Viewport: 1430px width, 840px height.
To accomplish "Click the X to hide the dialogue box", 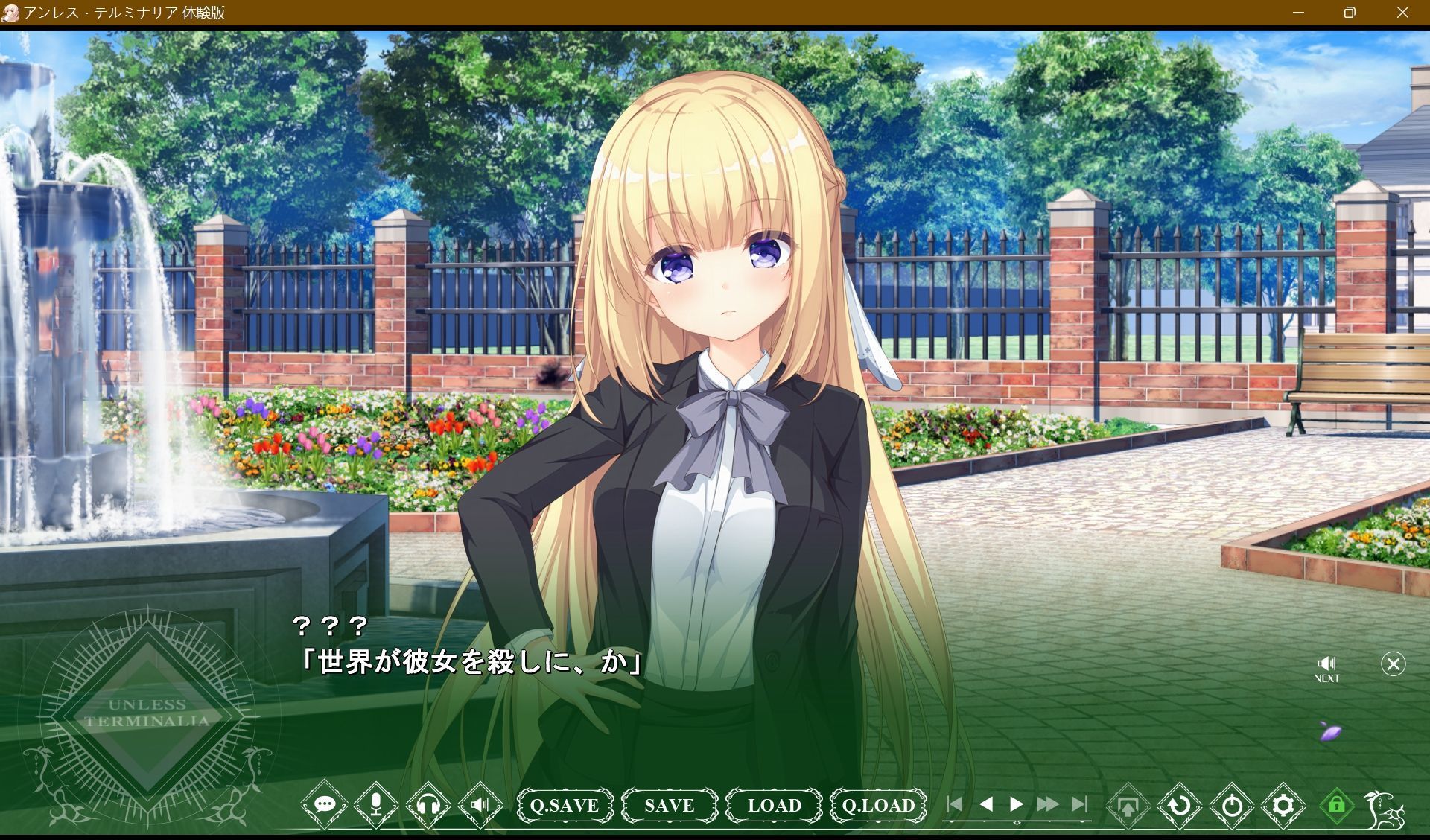I will point(1391,664).
